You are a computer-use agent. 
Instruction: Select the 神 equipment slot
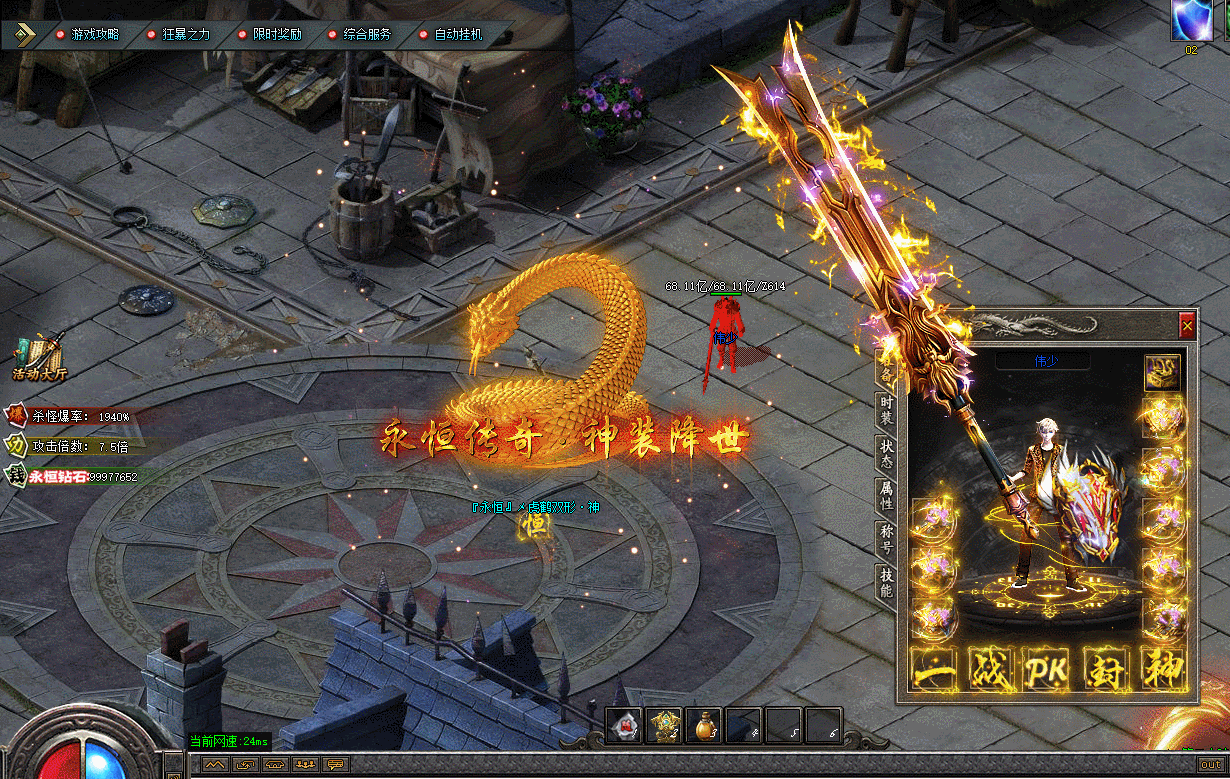click(x=1163, y=669)
